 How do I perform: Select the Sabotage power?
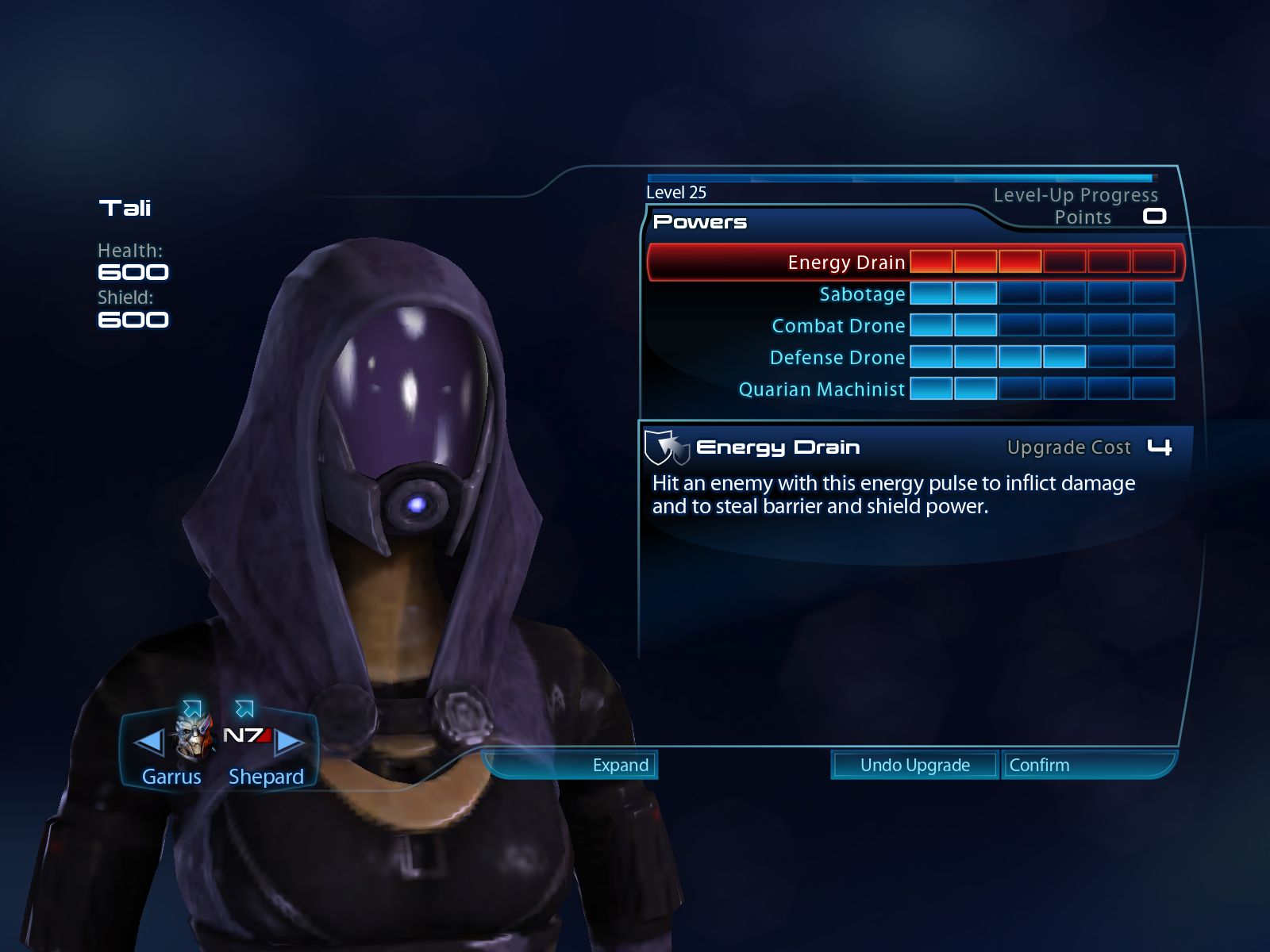[x=861, y=294]
